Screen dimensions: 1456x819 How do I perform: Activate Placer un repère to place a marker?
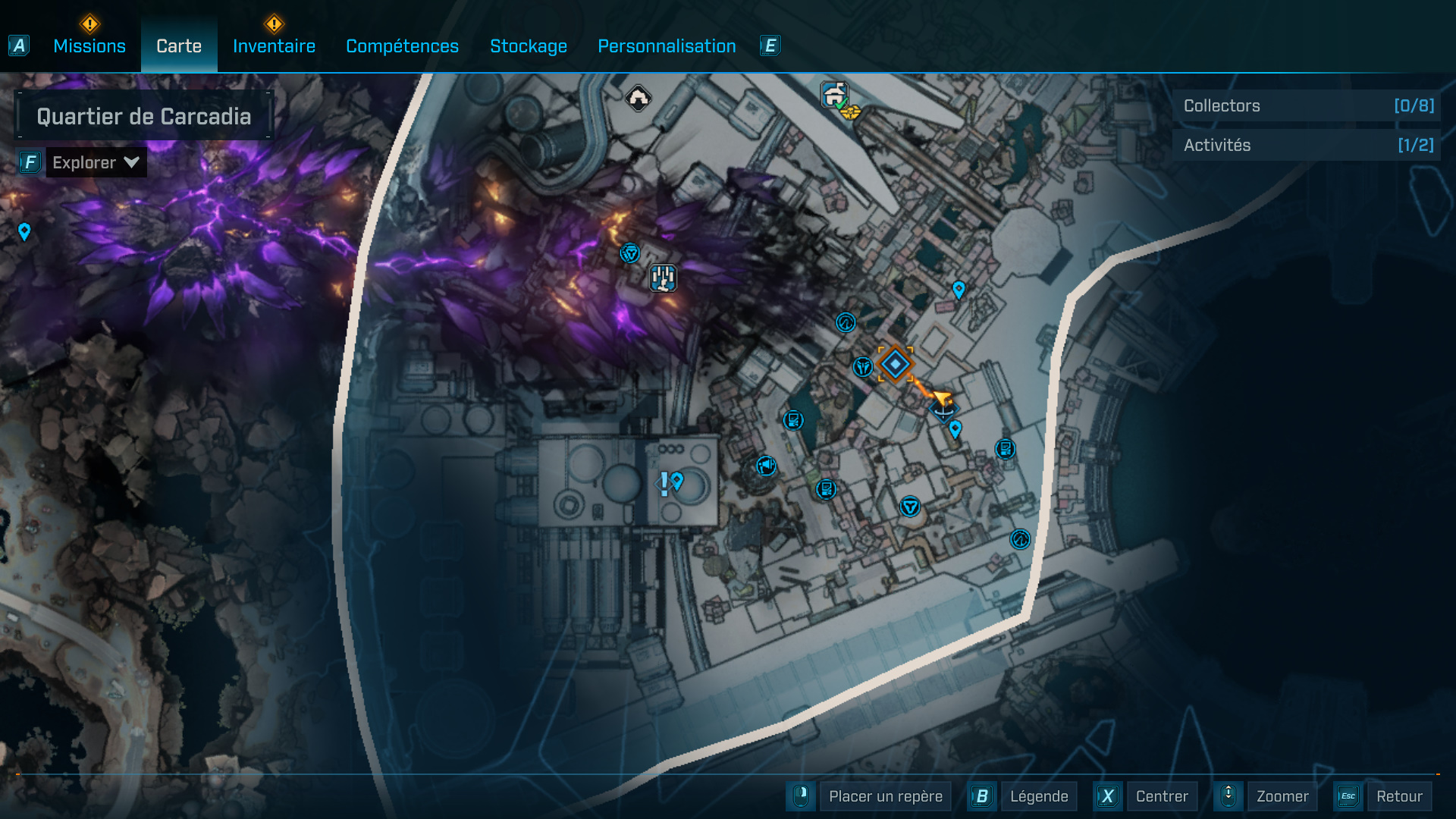[883, 796]
